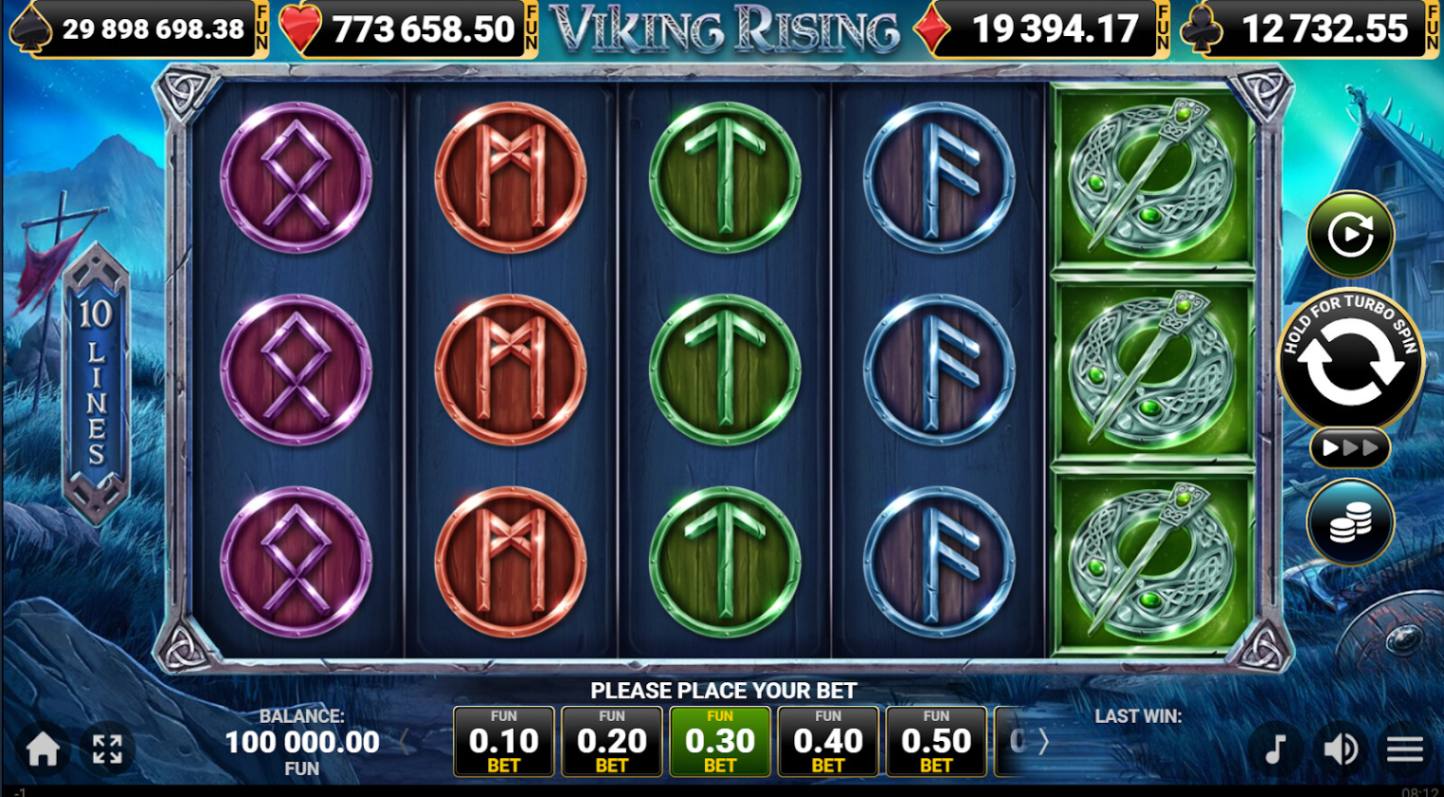Click the diamonds jackpot counter

tap(1046, 27)
